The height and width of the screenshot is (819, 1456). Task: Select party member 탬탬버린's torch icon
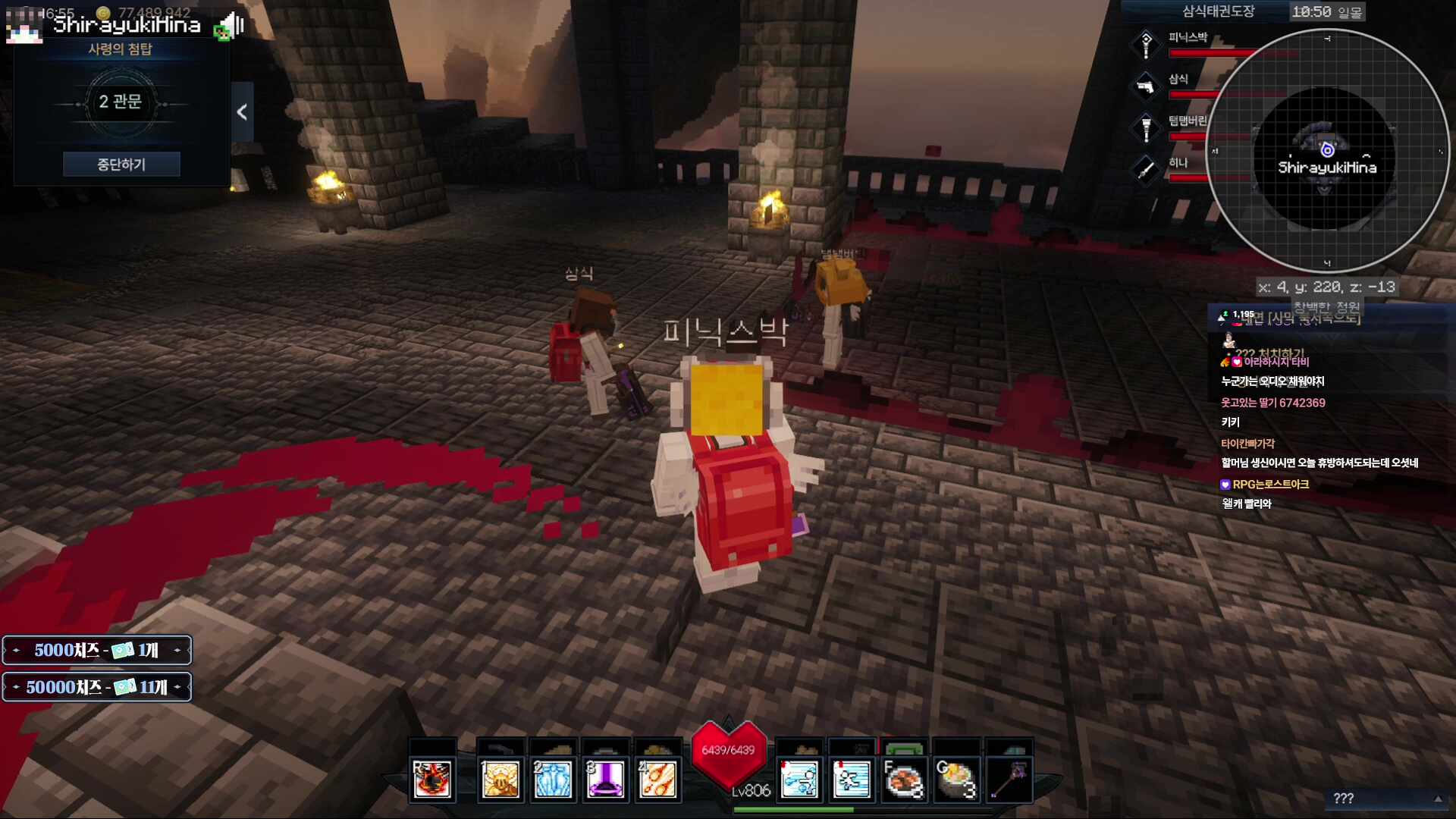tap(1146, 128)
